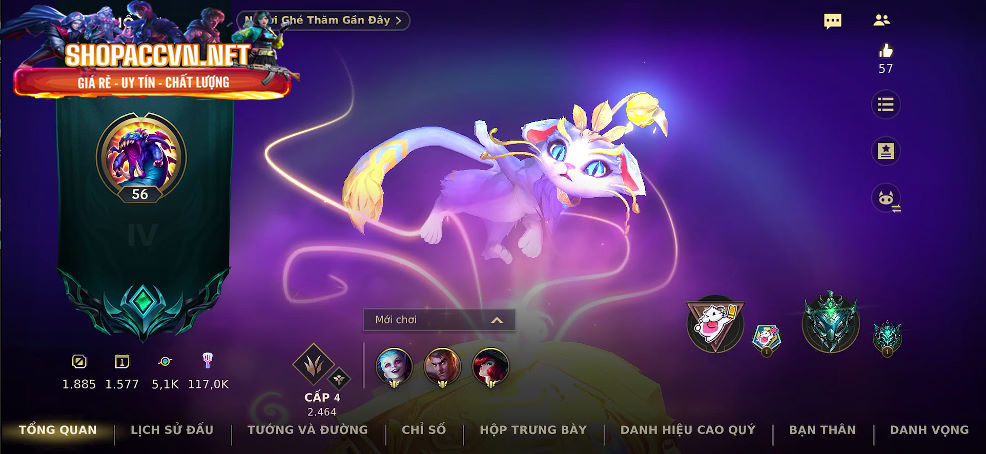Switch to the Bạn Thân tab
Screen dimensions: 986x454
coord(822,430)
